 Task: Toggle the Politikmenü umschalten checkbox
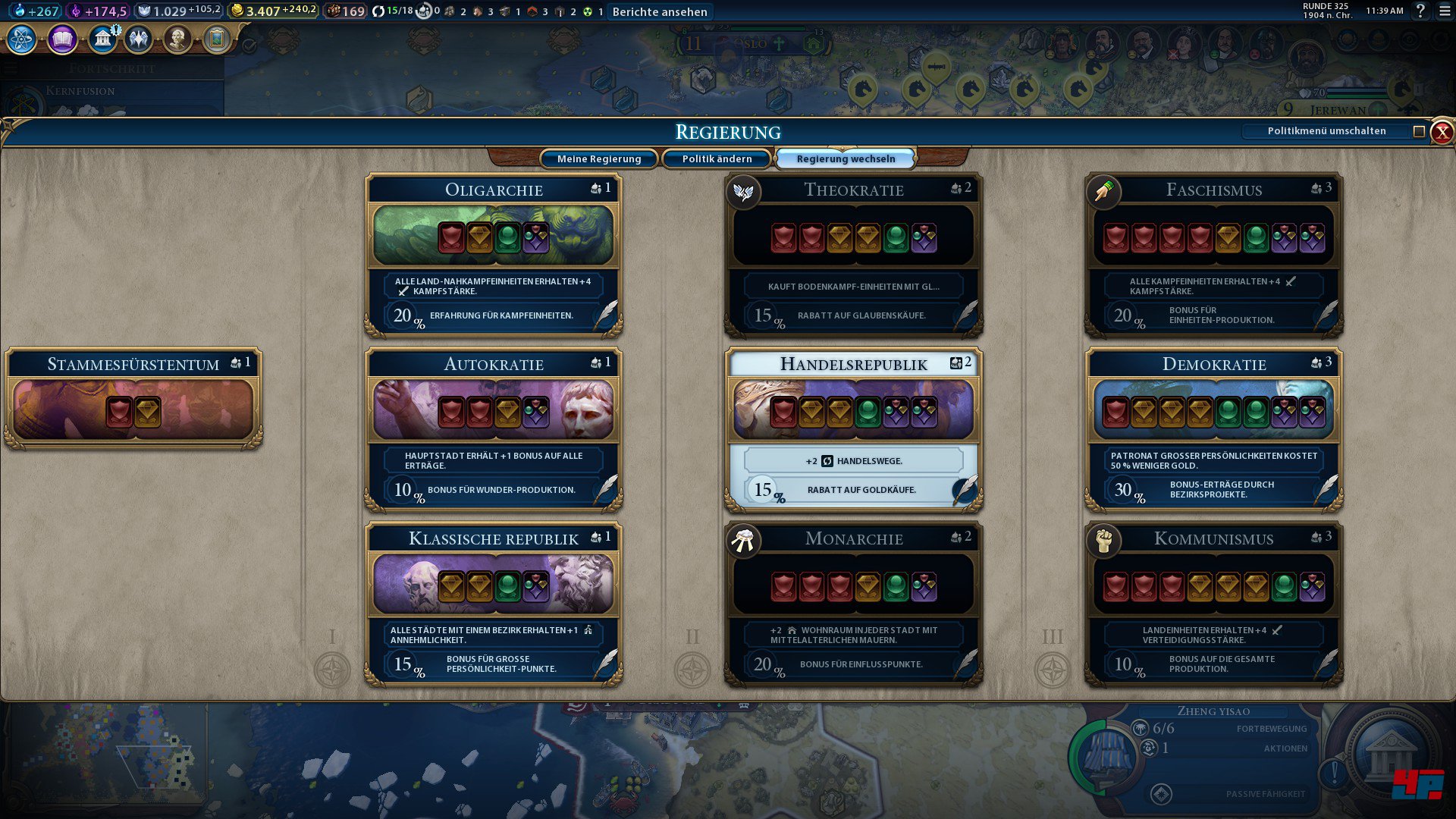[1419, 131]
